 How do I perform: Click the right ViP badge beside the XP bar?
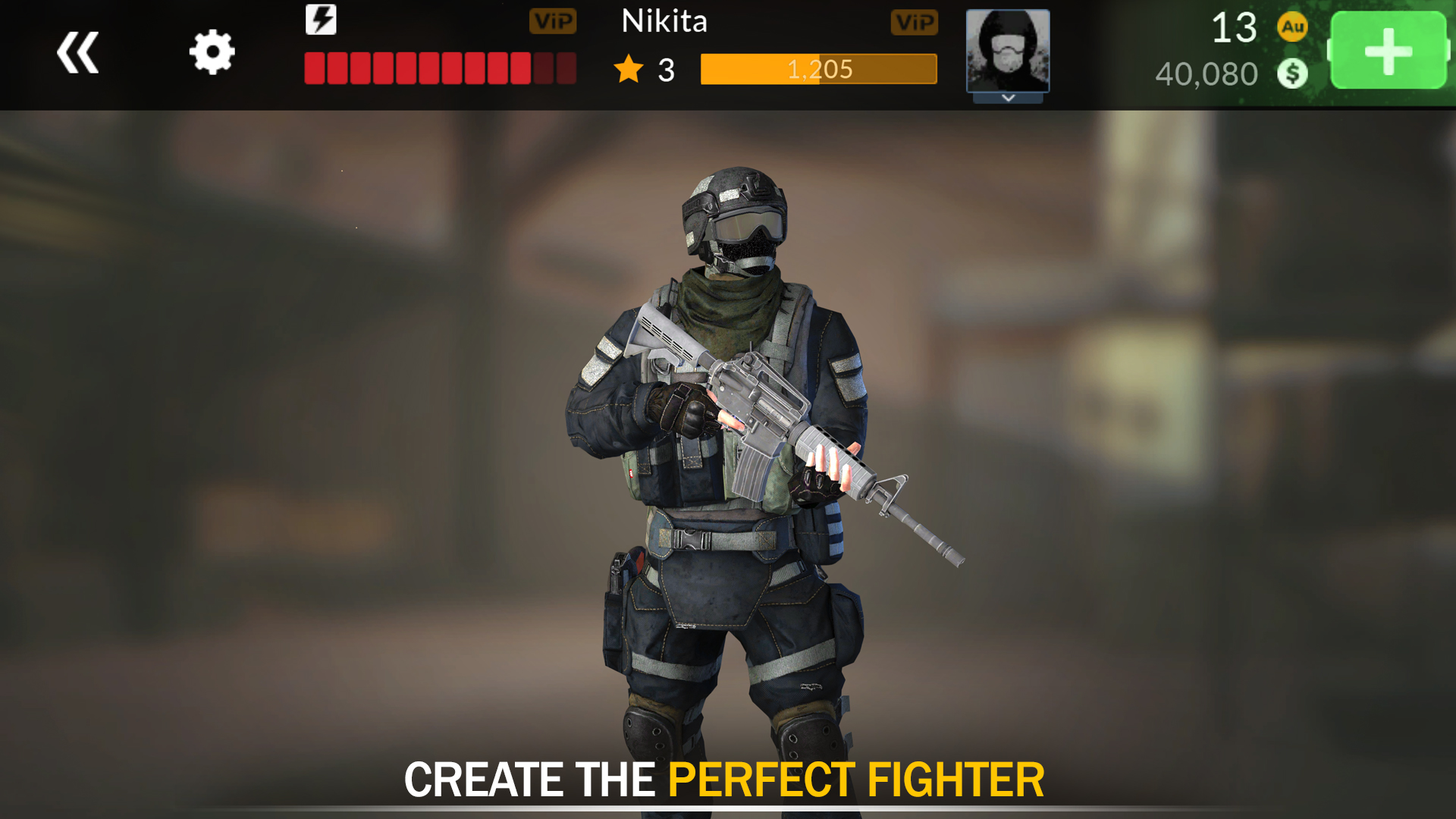click(x=915, y=22)
